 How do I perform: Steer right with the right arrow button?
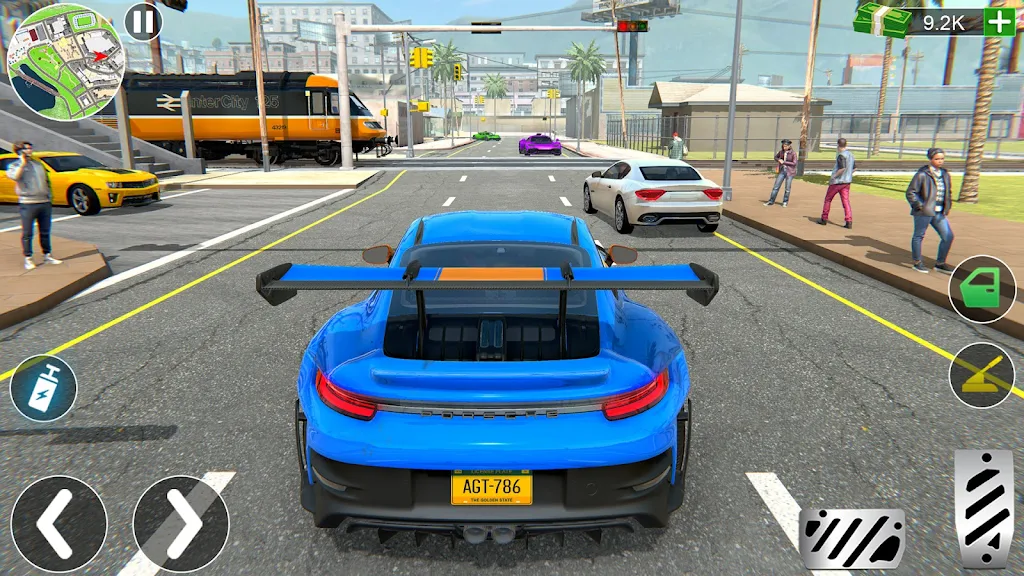coord(181,523)
